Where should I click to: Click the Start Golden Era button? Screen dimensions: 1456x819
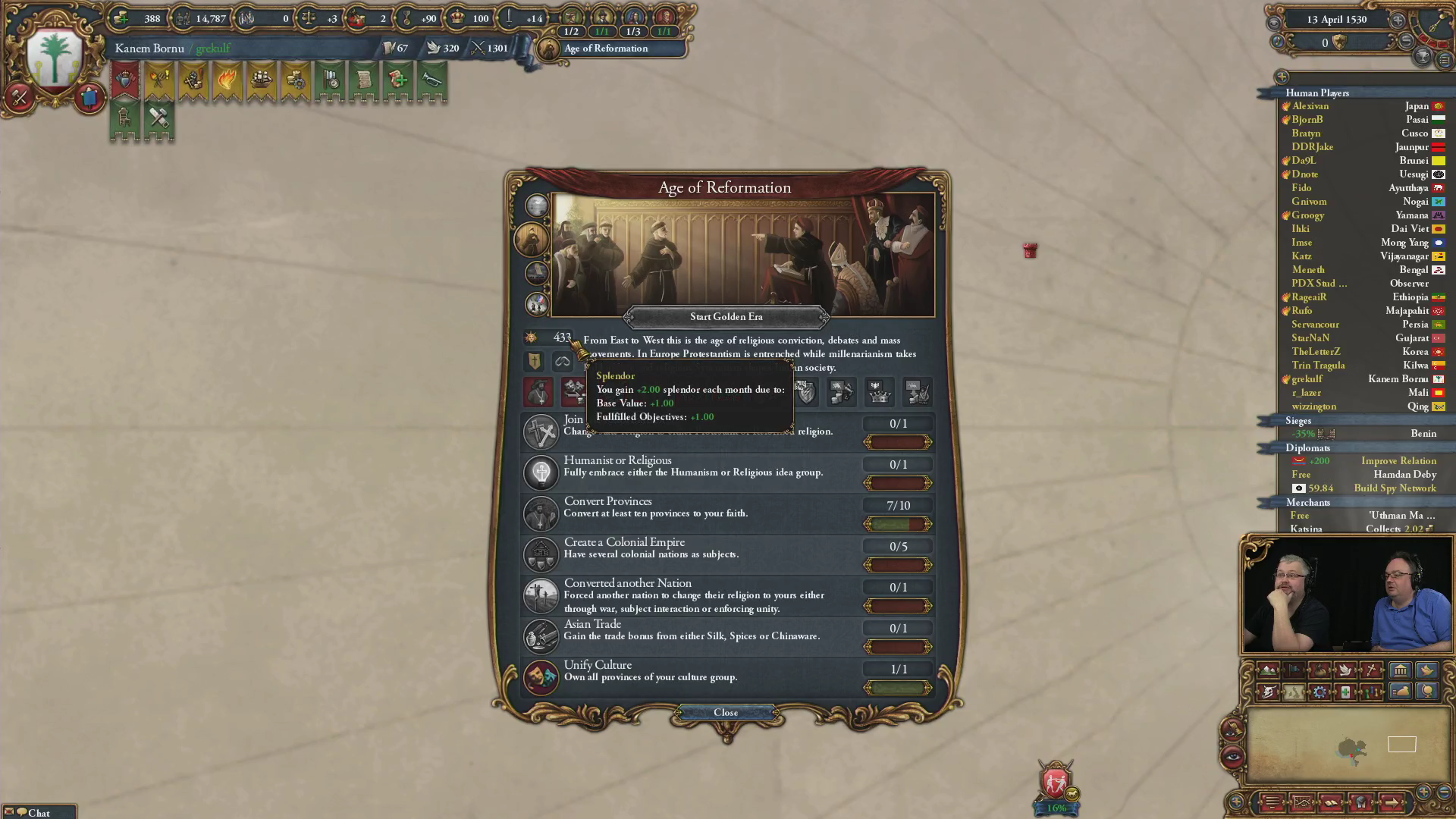tap(726, 317)
